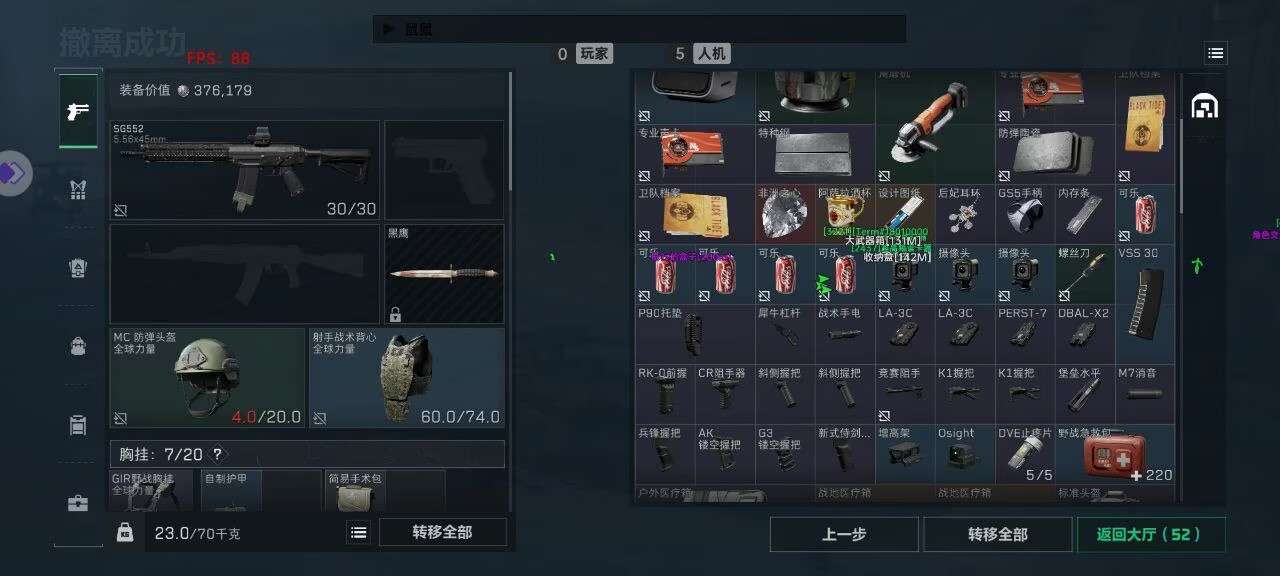Switch to the chest rig vest tab
Screen dimensions: 1280x576
click(78, 190)
